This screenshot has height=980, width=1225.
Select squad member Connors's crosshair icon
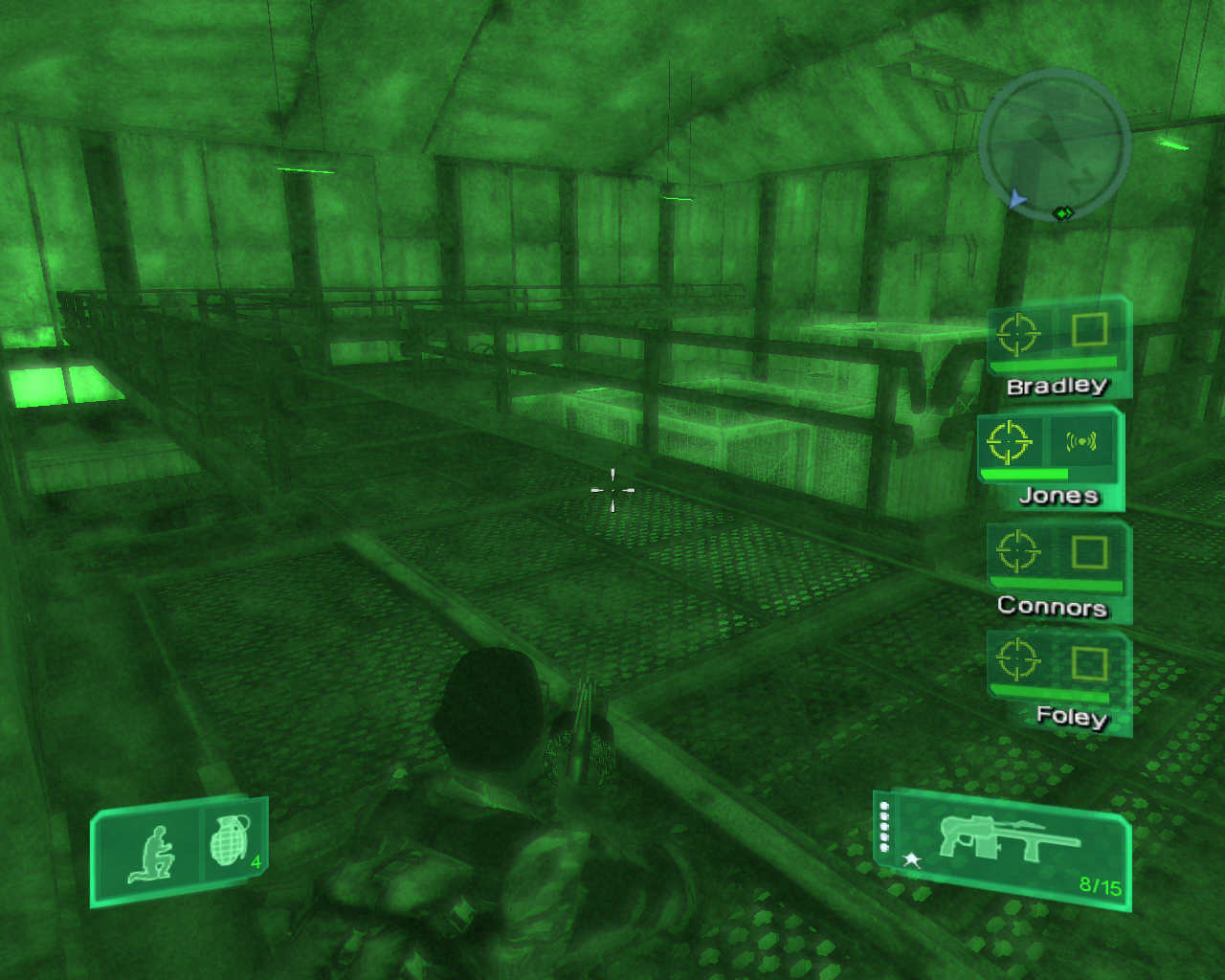(1017, 551)
